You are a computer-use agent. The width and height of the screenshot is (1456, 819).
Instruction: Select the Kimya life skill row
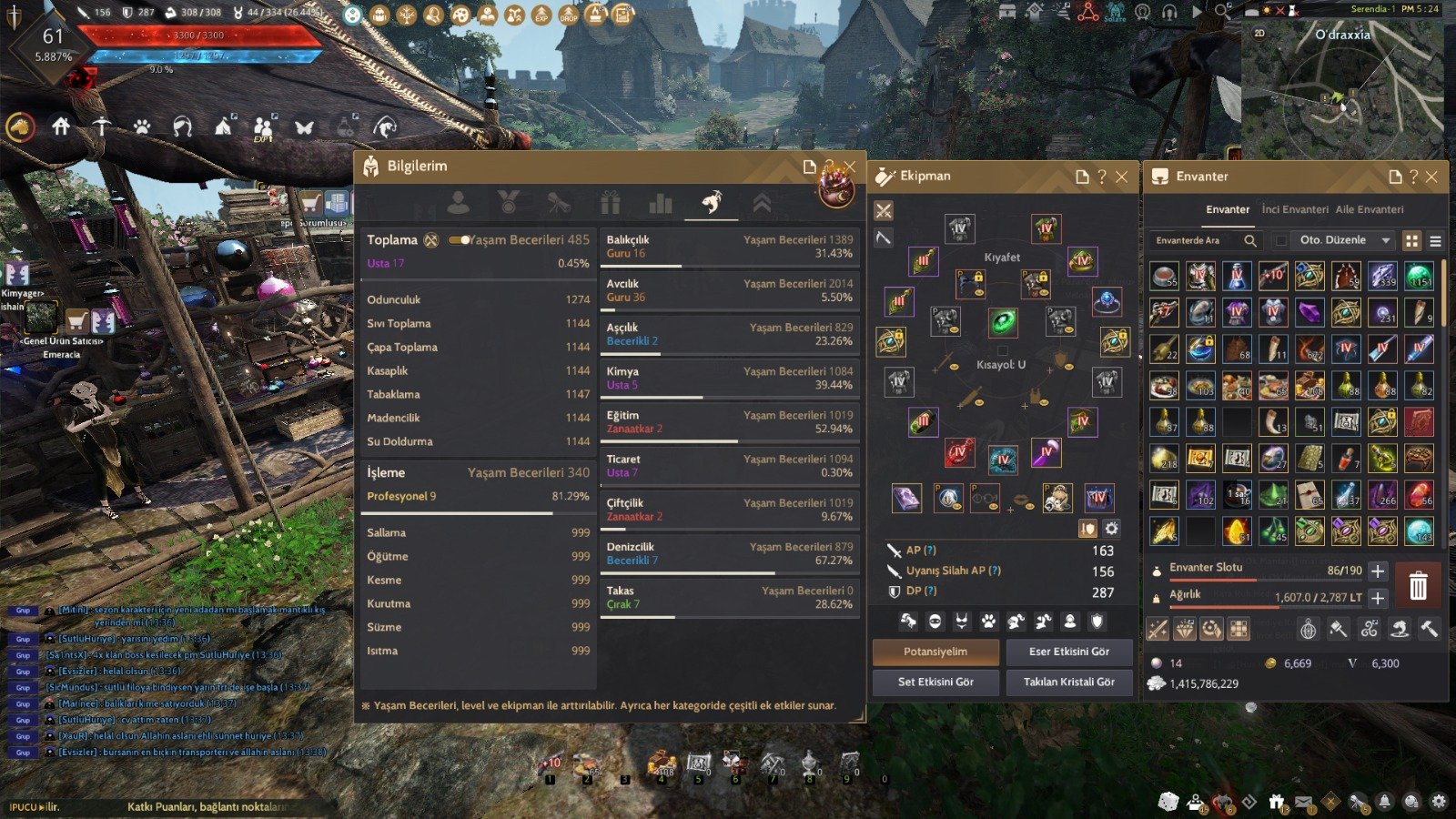pyautogui.click(x=729, y=379)
